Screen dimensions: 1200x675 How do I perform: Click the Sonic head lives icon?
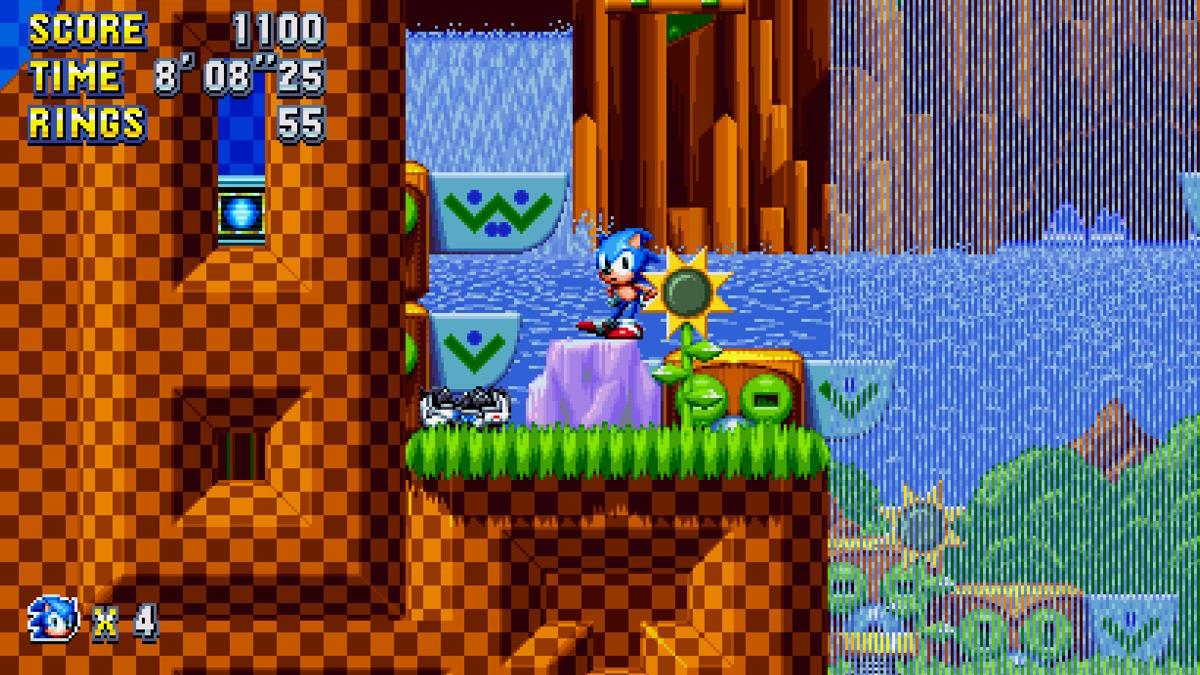coord(53,619)
